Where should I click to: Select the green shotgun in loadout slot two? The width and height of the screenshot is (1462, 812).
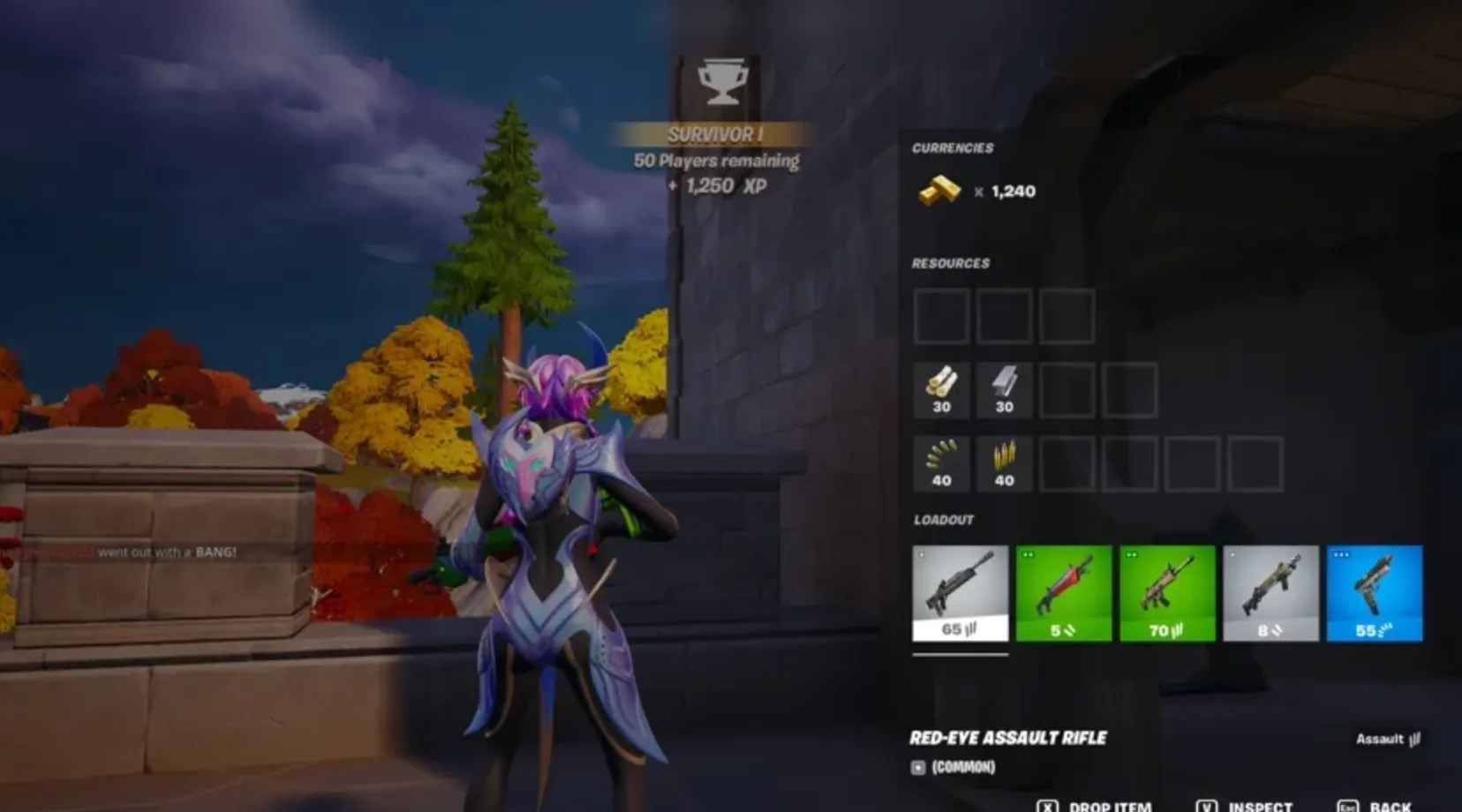tap(1064, 593)
